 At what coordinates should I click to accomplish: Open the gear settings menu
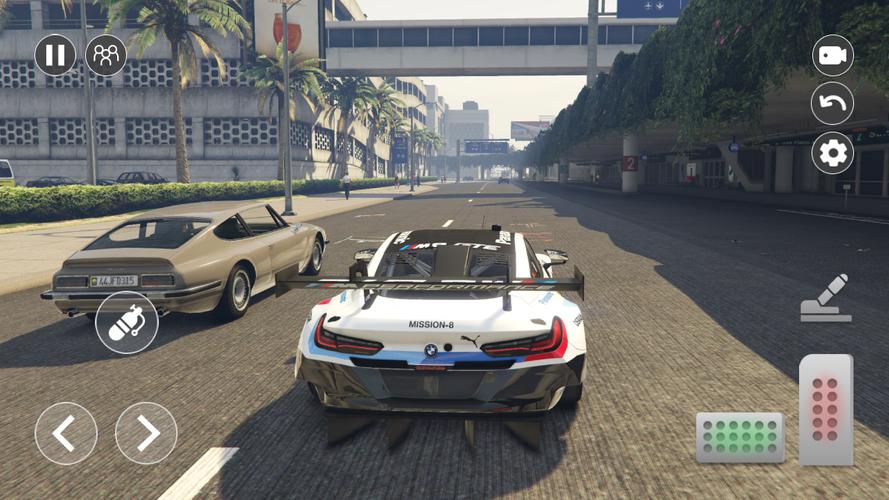(x=832, y=152)
